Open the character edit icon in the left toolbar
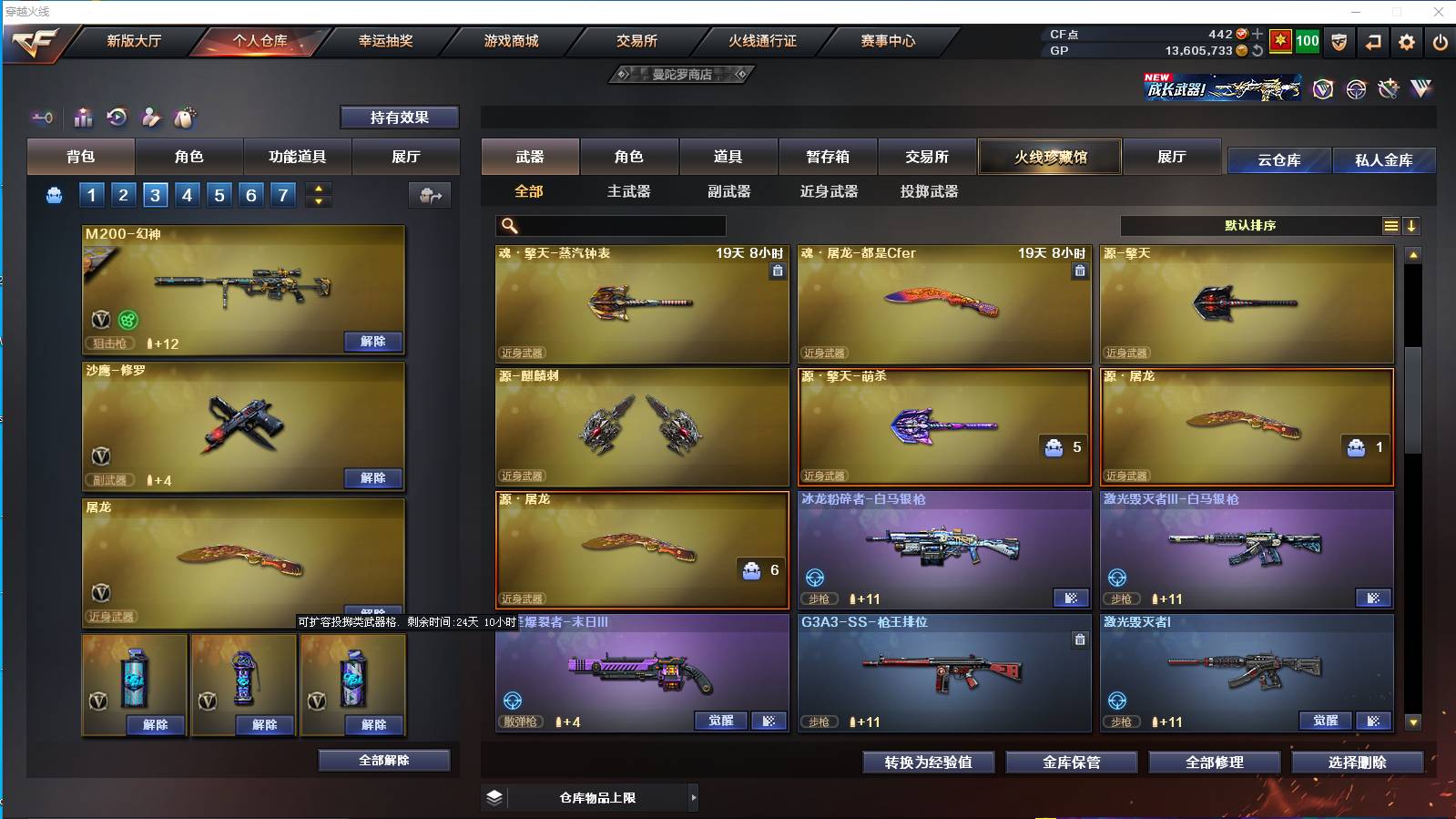Viewport: 1456px width, 819px height. 151,118
